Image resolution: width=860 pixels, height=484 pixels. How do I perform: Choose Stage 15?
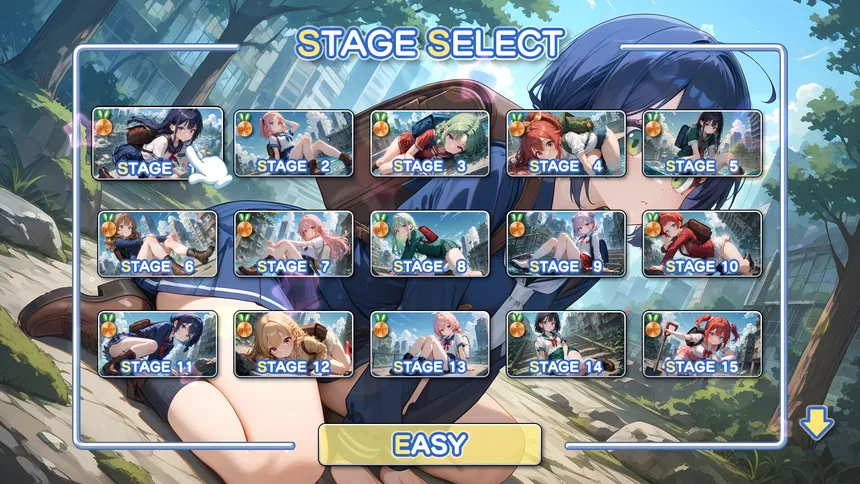coord(702,344)
